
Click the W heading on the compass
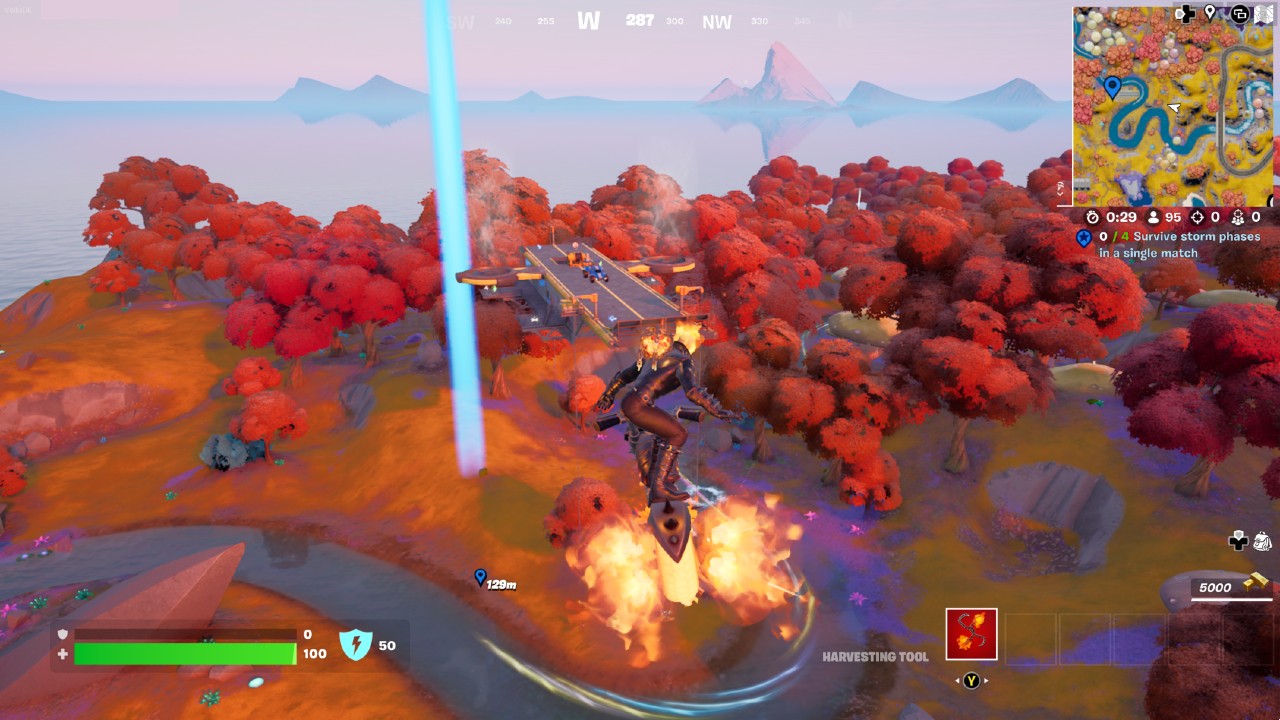click(x=589, y=20)
